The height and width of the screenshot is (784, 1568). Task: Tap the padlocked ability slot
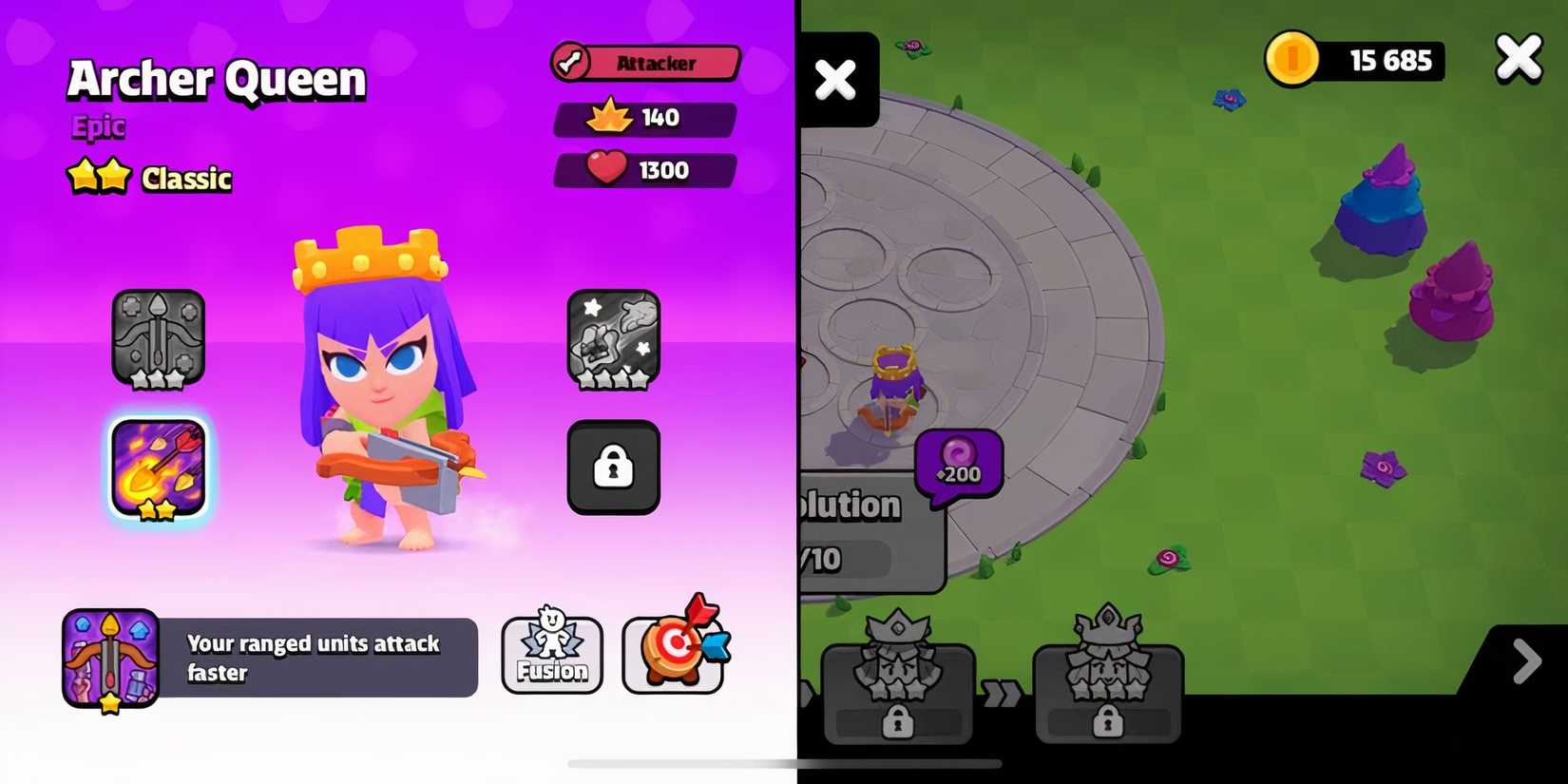tap(613, 468)
